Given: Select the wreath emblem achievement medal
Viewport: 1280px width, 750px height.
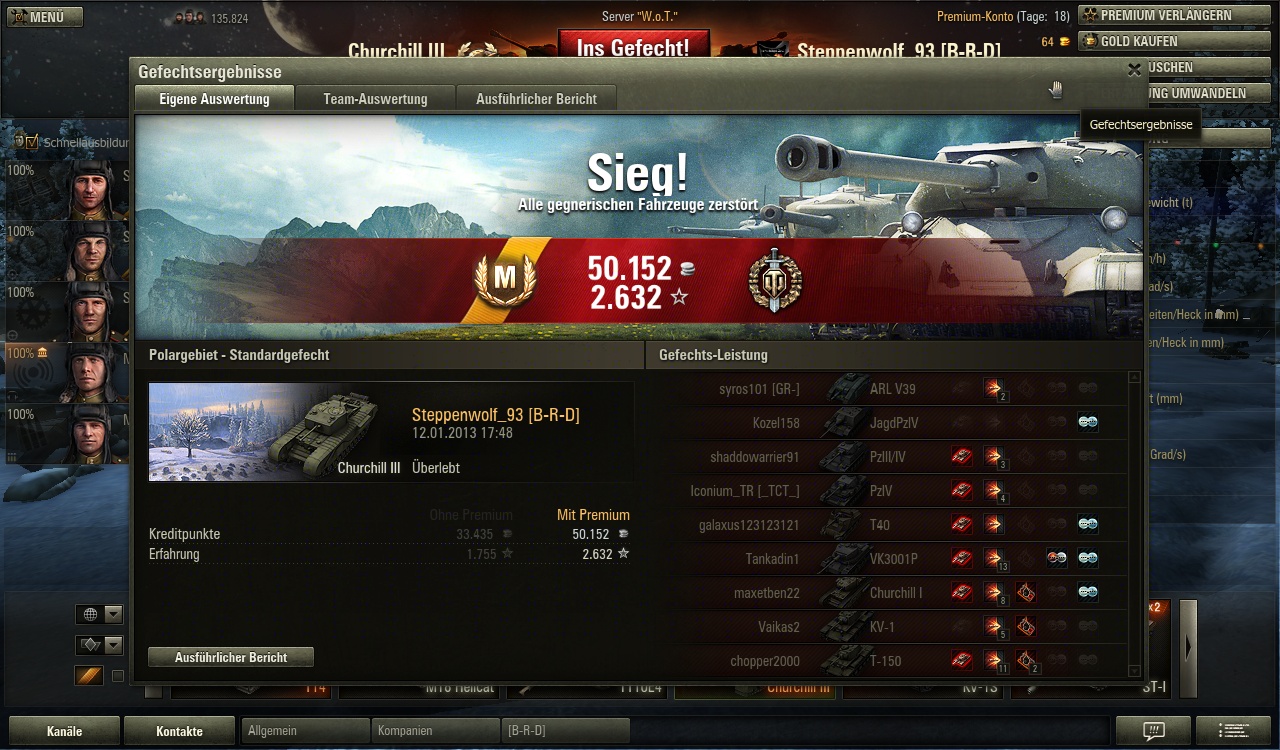Looking at the screenshot, I should pos(775,281).
